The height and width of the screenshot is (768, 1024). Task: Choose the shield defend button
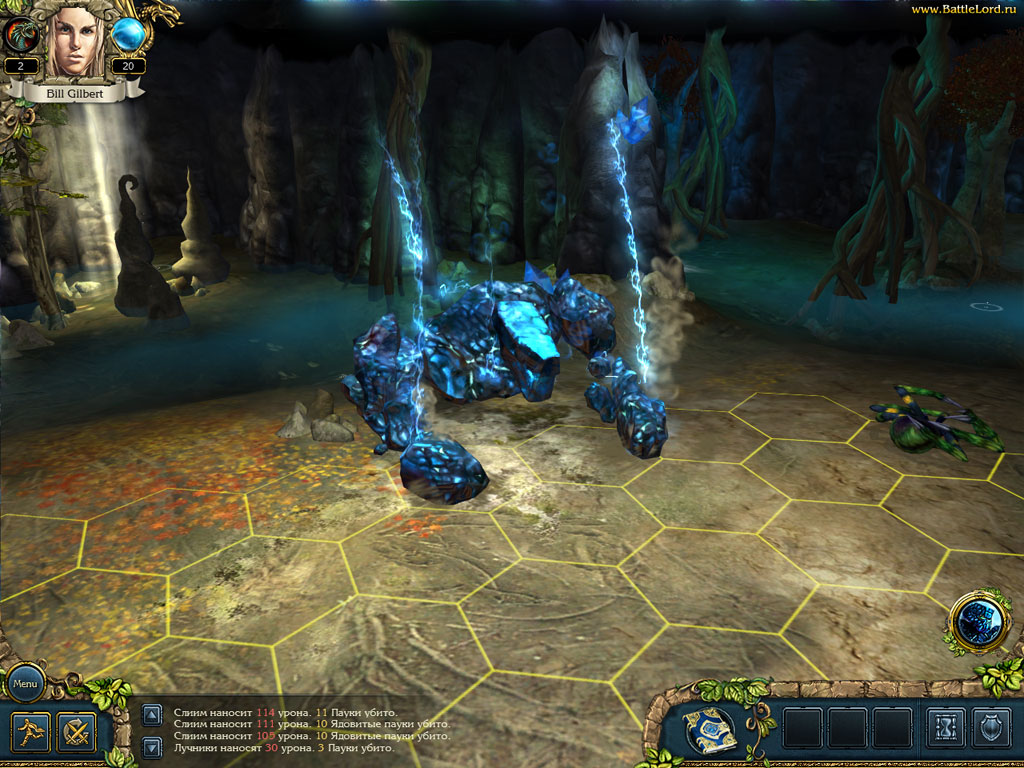[x=991, y=728]
